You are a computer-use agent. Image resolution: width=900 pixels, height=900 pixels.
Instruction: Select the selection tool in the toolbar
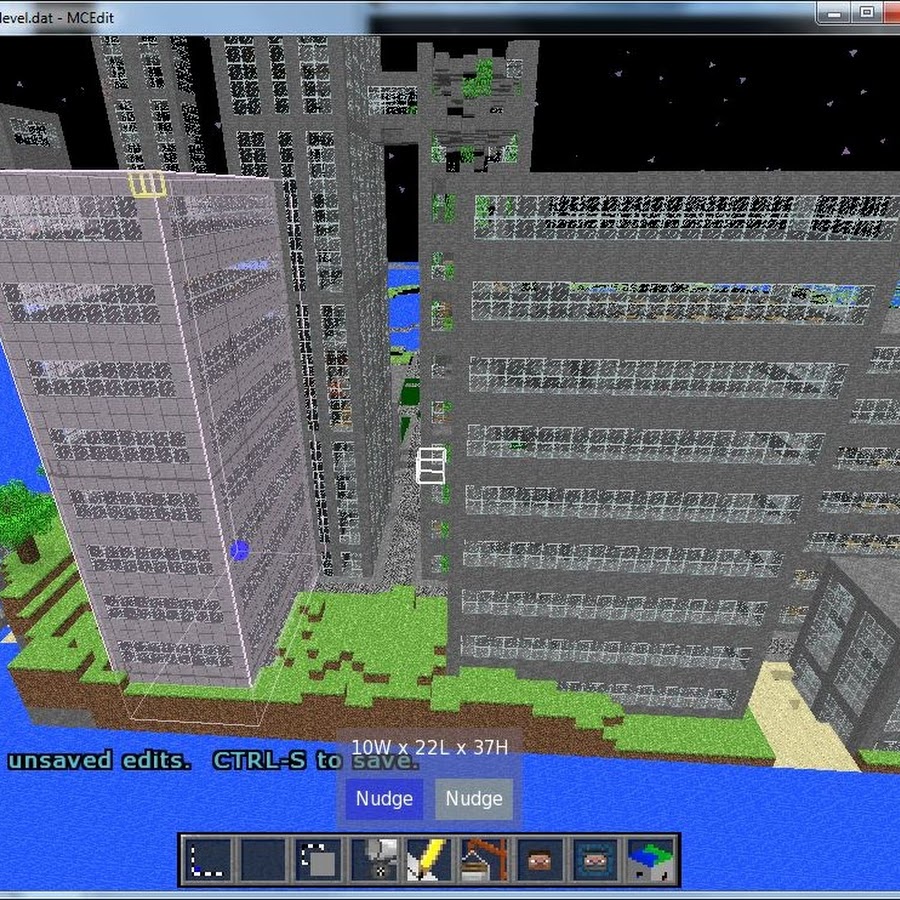tap(211, 860)
